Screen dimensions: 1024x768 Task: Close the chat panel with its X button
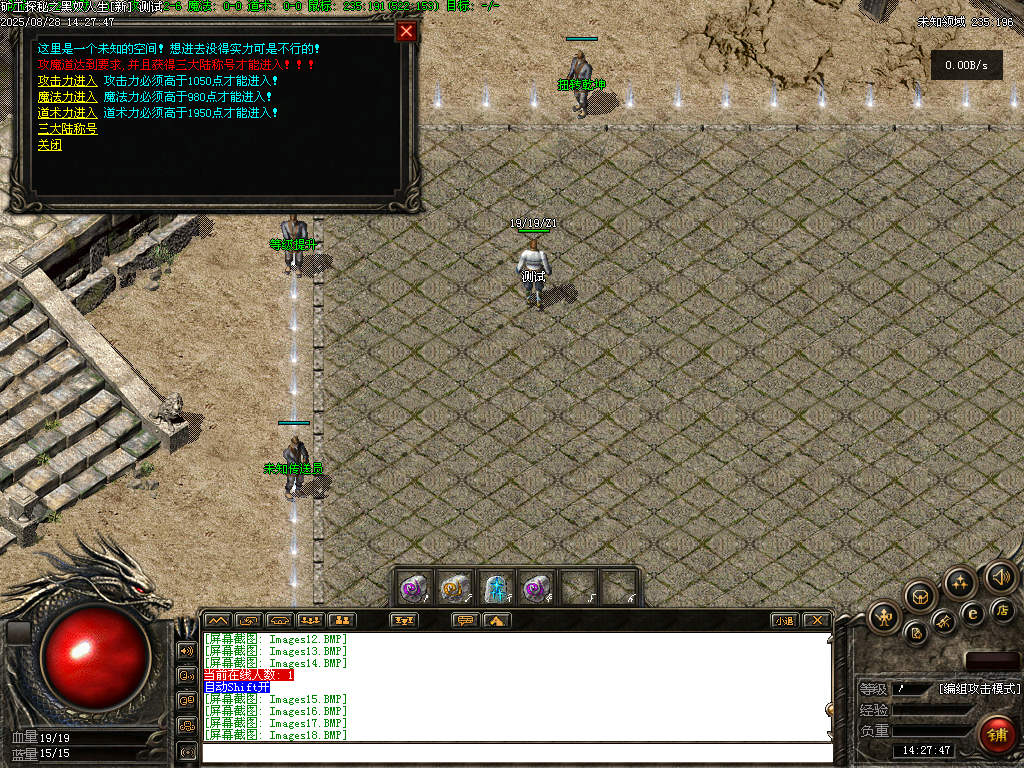pos(817,620)
